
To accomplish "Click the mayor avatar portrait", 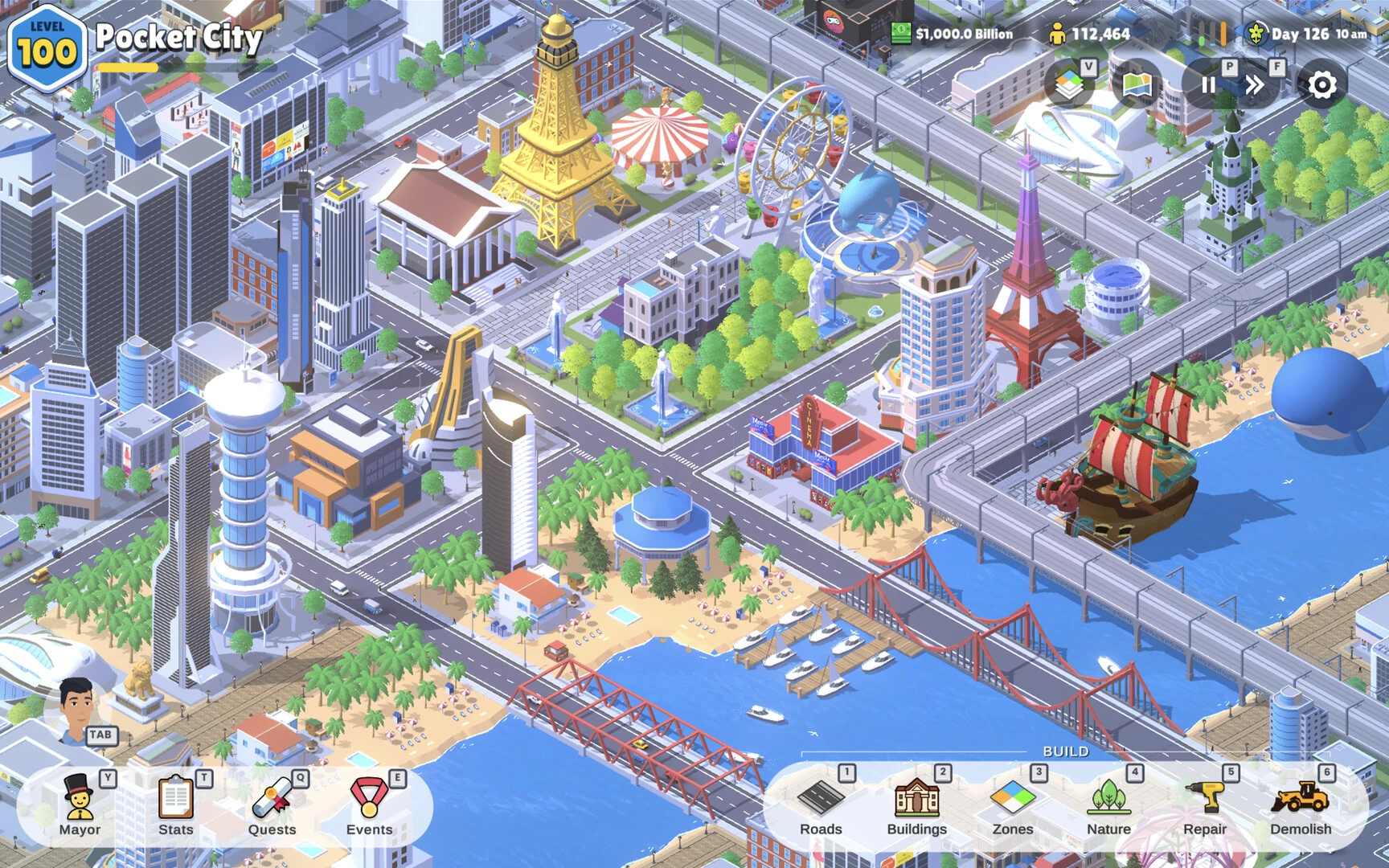I will pos(78,707).
